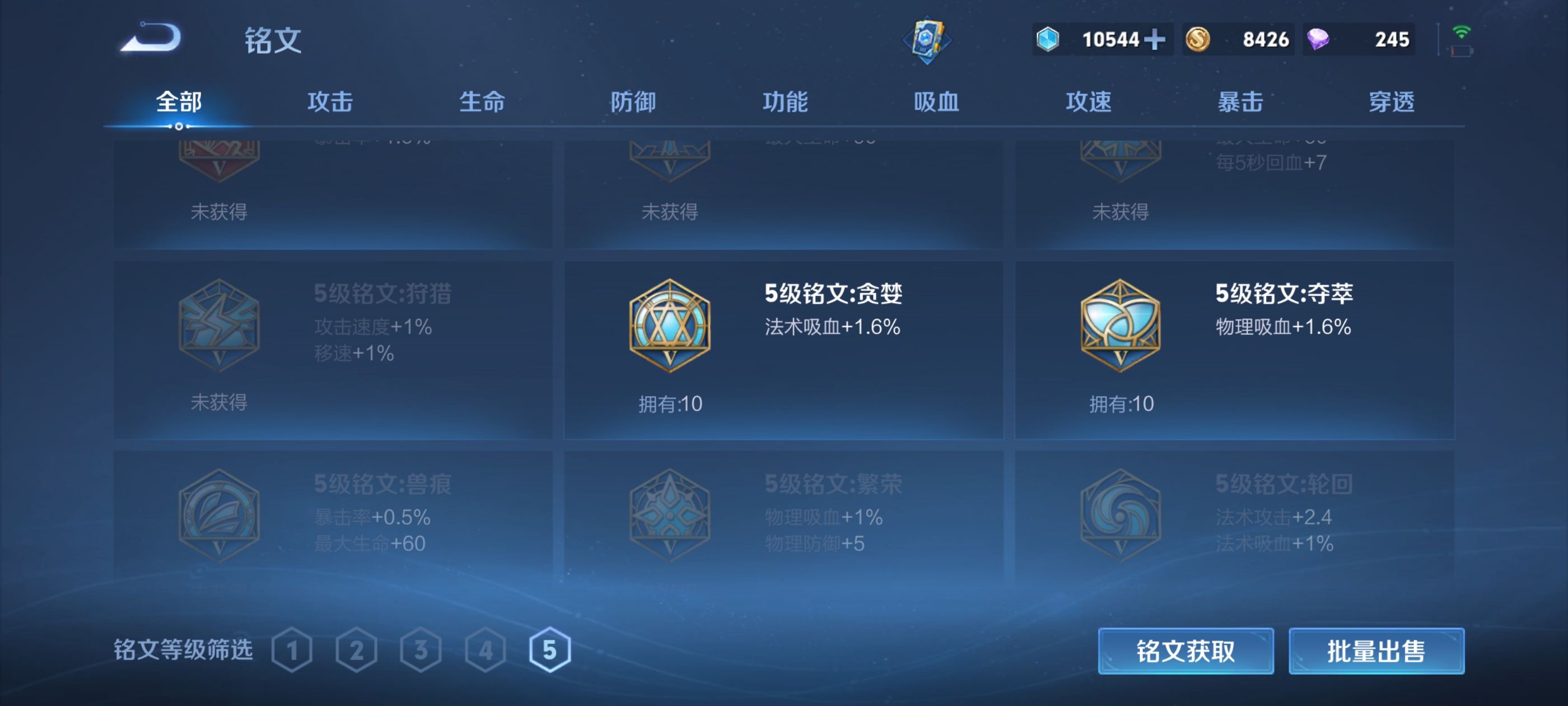Switch to the 吸血 tab

[937, 103]
